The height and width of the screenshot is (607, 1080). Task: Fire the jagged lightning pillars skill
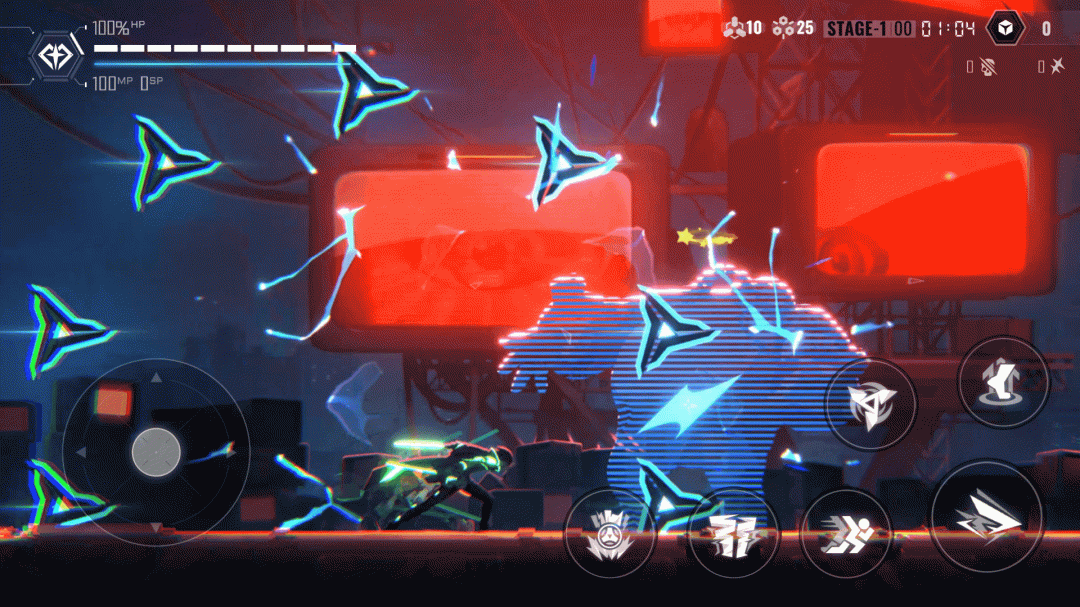(733, 533)
